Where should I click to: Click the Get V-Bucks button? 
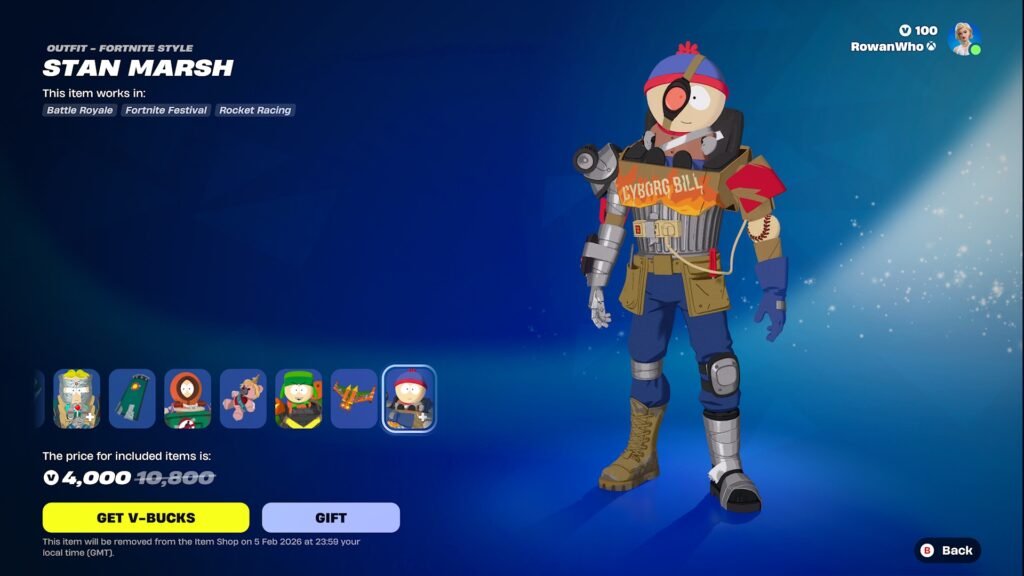pyautogui.click(x=145, y=517)
